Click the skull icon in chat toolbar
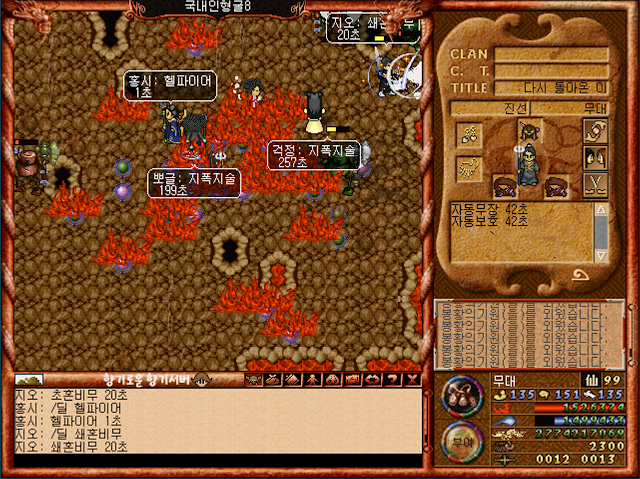The height and width of the screenshot is (479, 640). 254,380
